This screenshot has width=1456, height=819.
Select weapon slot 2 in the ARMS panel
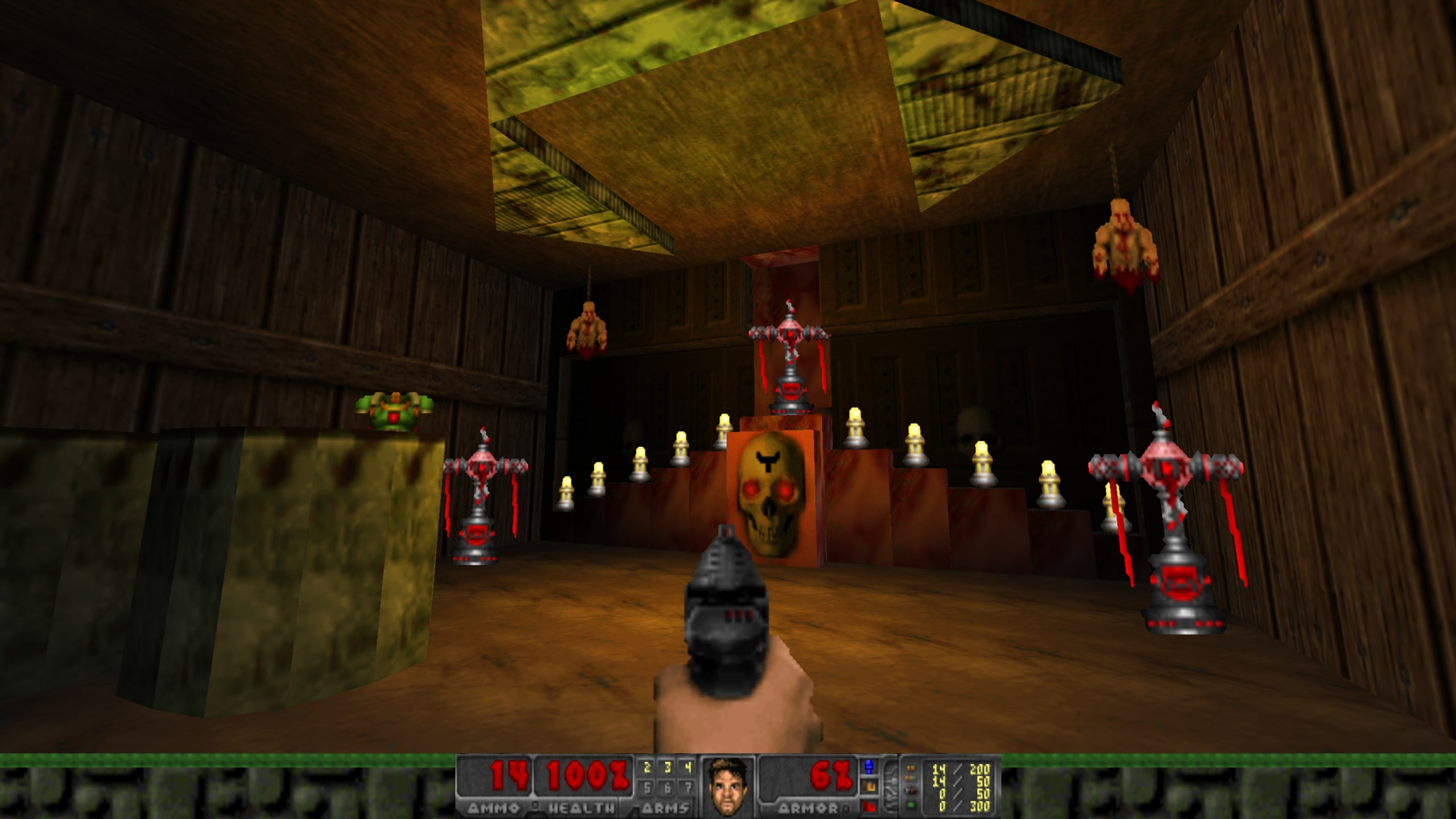tap(648, 767)
